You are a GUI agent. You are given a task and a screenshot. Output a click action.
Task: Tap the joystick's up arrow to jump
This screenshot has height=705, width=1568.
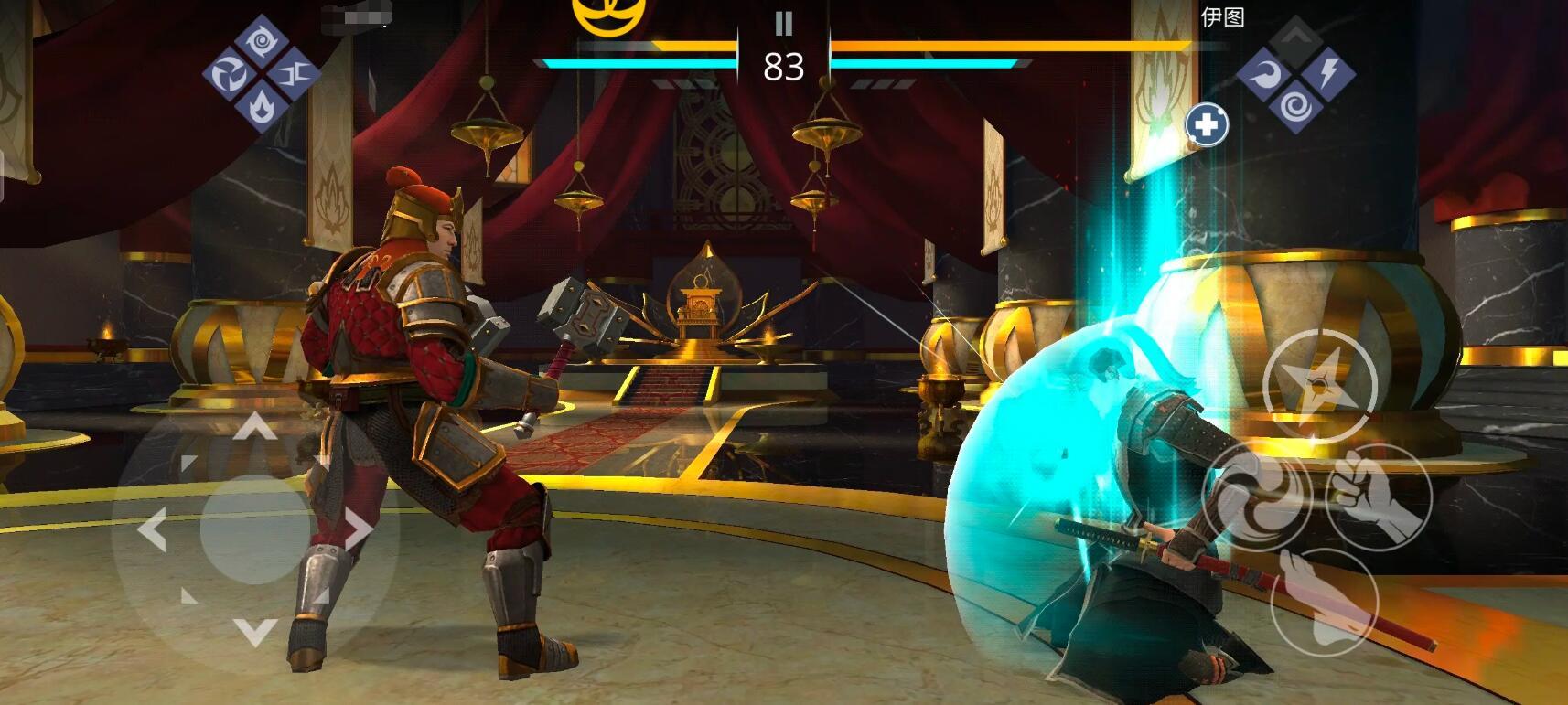[255, 426]
